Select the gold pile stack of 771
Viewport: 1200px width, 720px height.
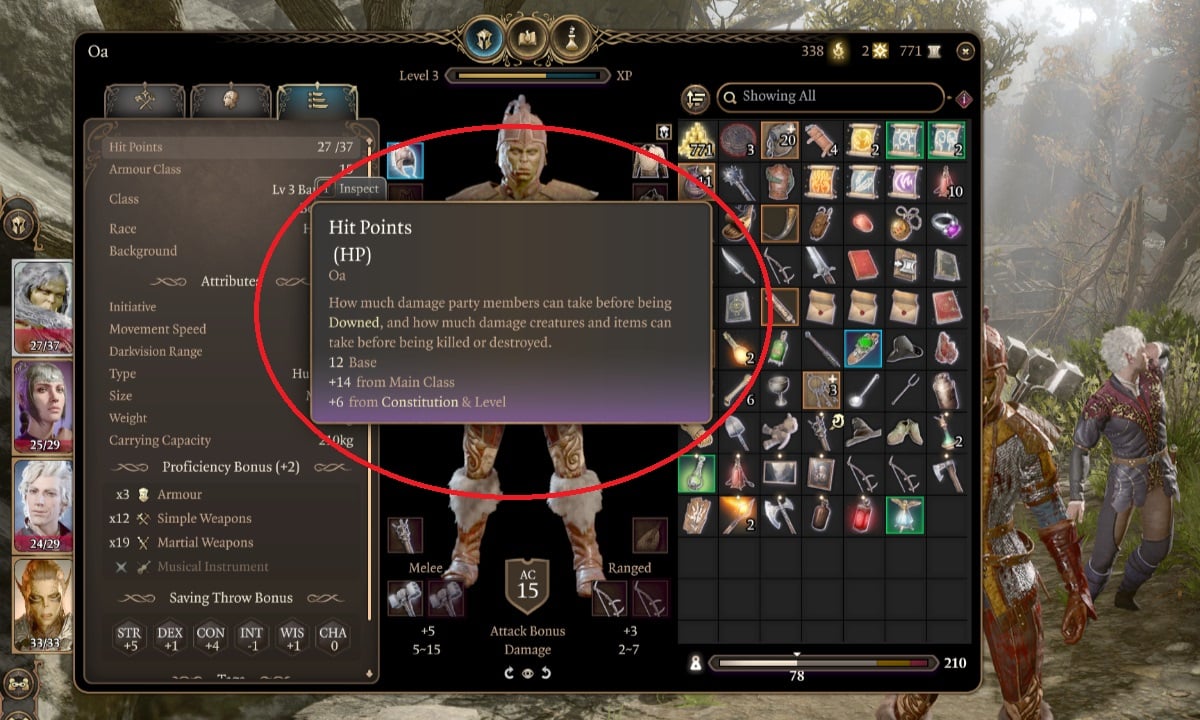(x=697, y=140)
